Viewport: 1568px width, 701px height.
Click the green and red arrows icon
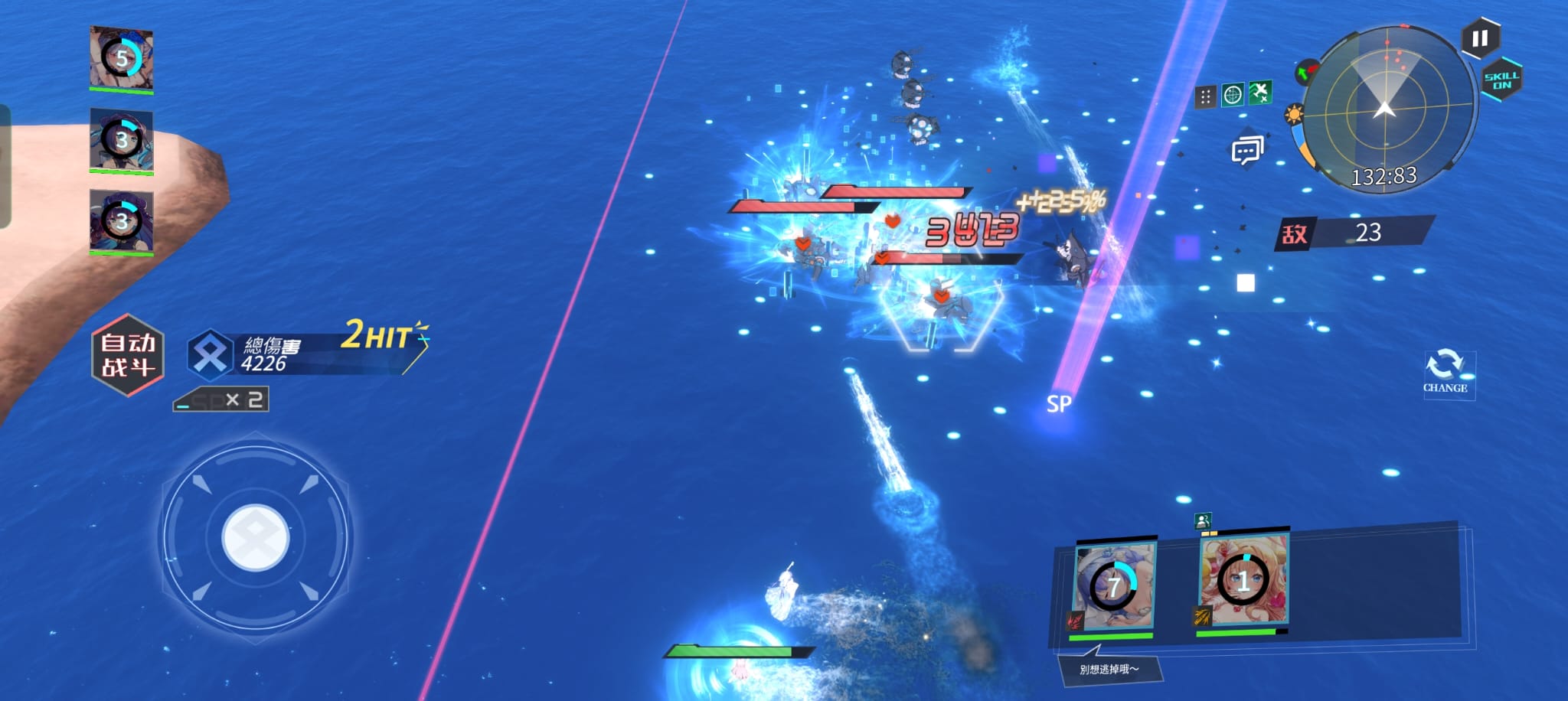(1306, 73)
